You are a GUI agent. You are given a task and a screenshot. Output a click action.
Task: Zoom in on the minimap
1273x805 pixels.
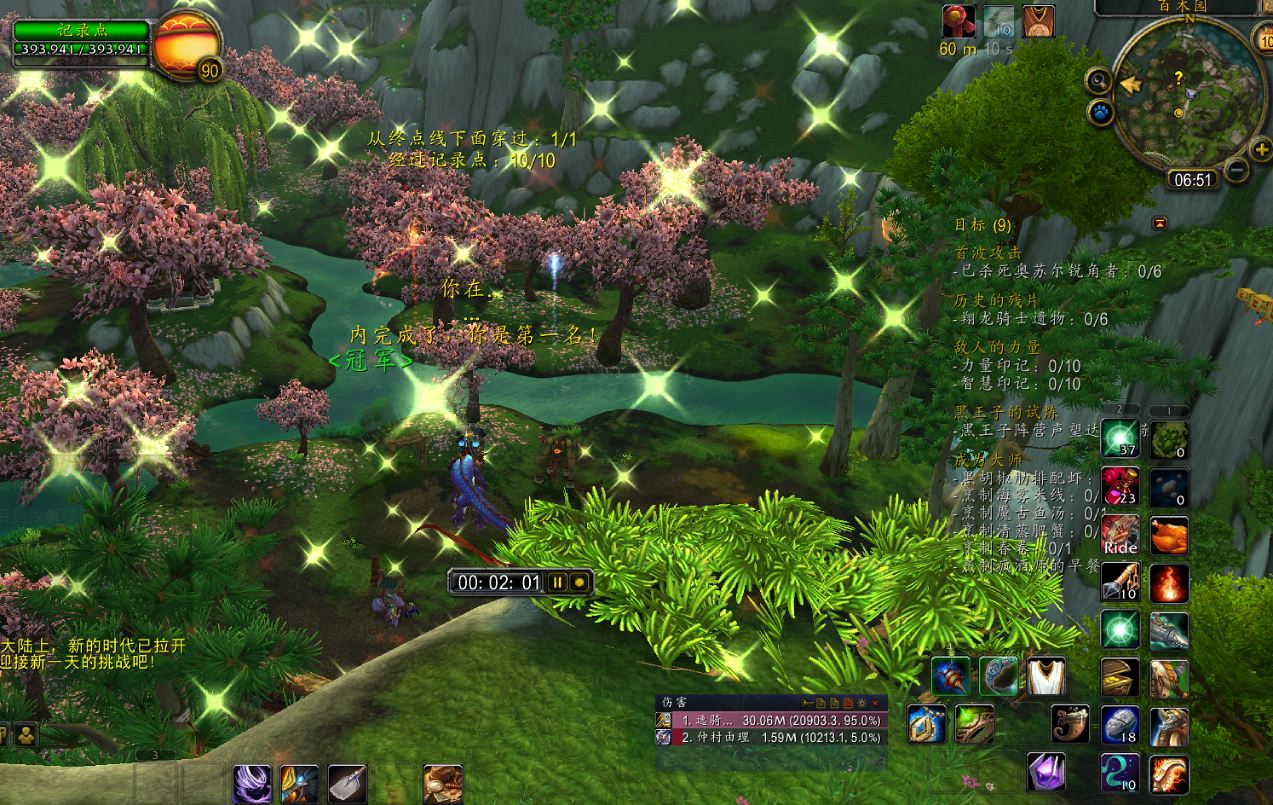[1260, 151]
